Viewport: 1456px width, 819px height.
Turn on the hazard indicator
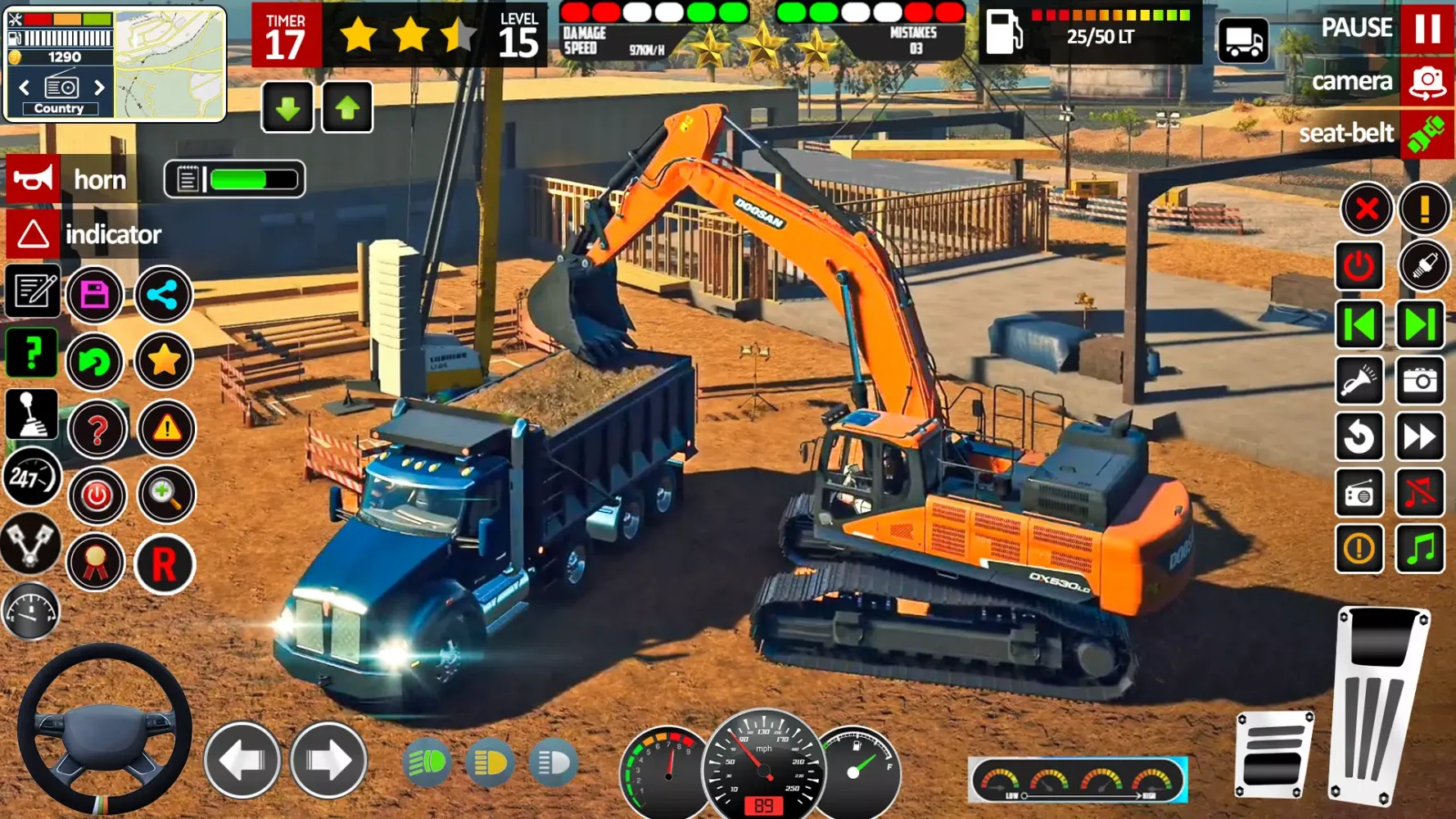tap(34, 234)
